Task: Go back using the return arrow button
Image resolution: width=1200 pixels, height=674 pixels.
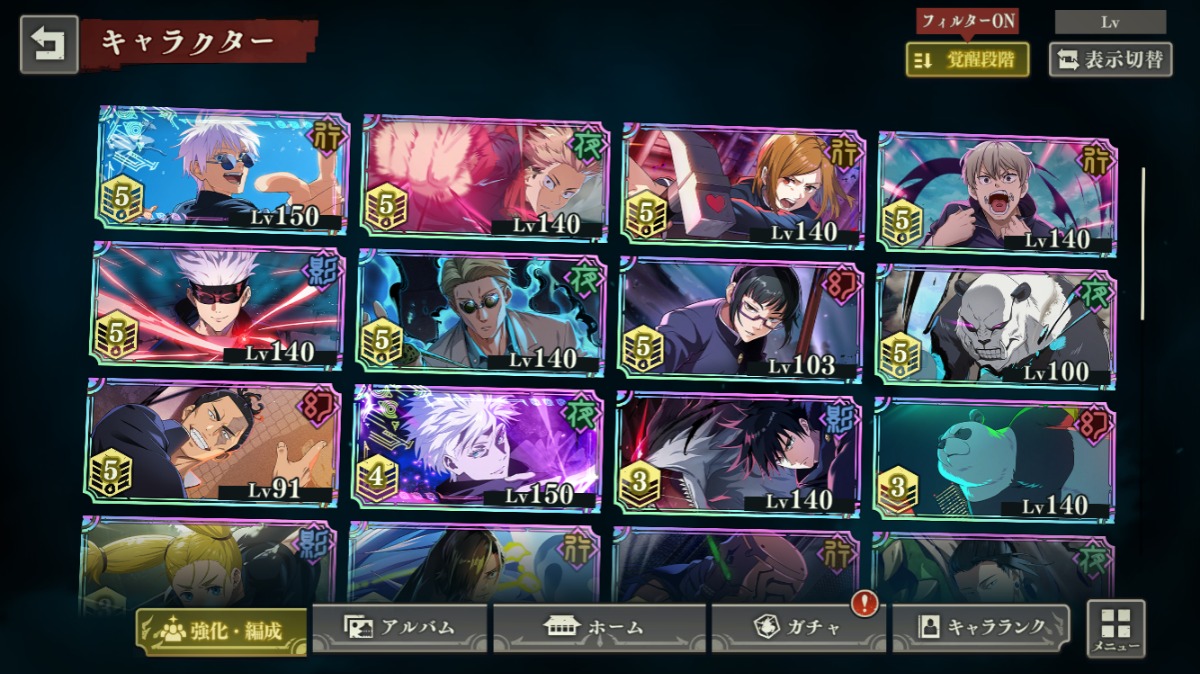Action: point(49,44)
